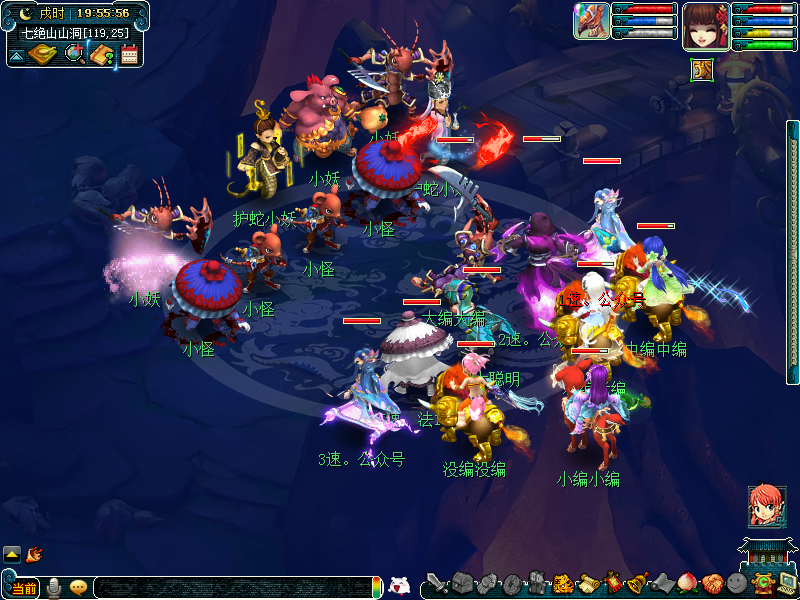800x600 pixels.
Task: Open the quest help book icon
Action: 101,54
